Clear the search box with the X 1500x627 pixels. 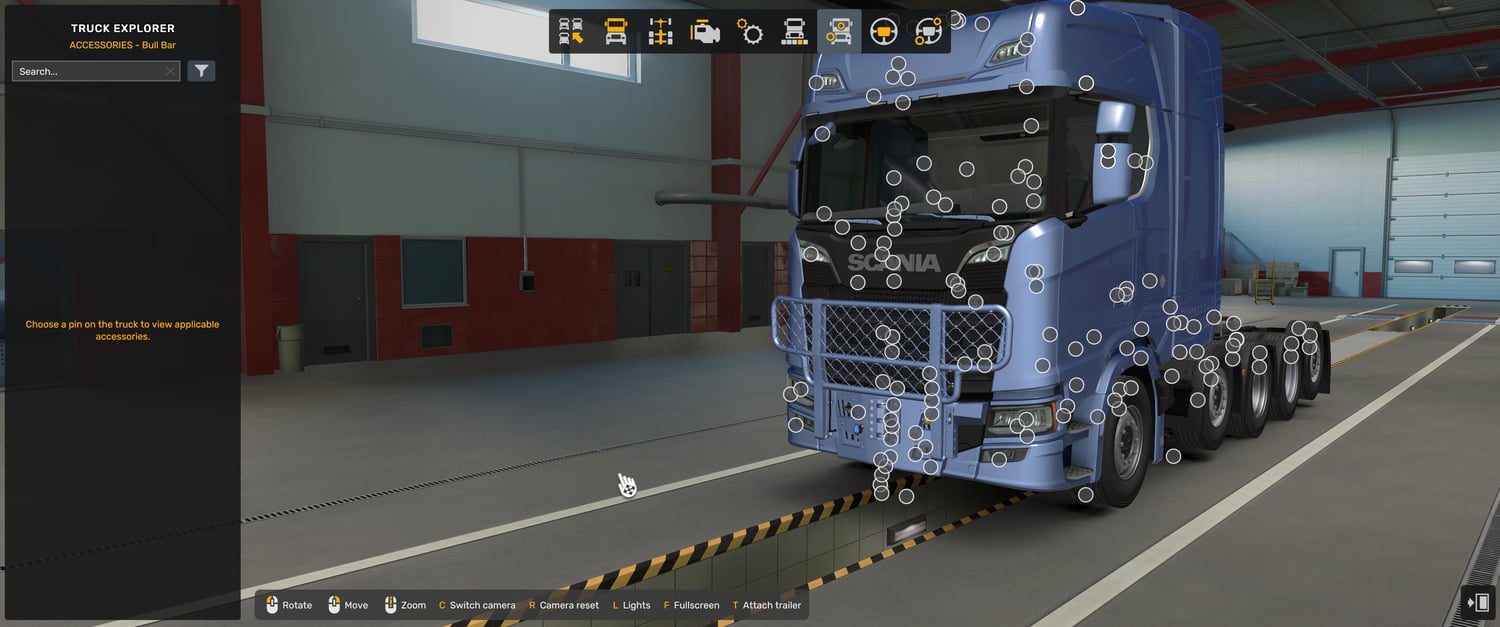click(x=171, y=71)
